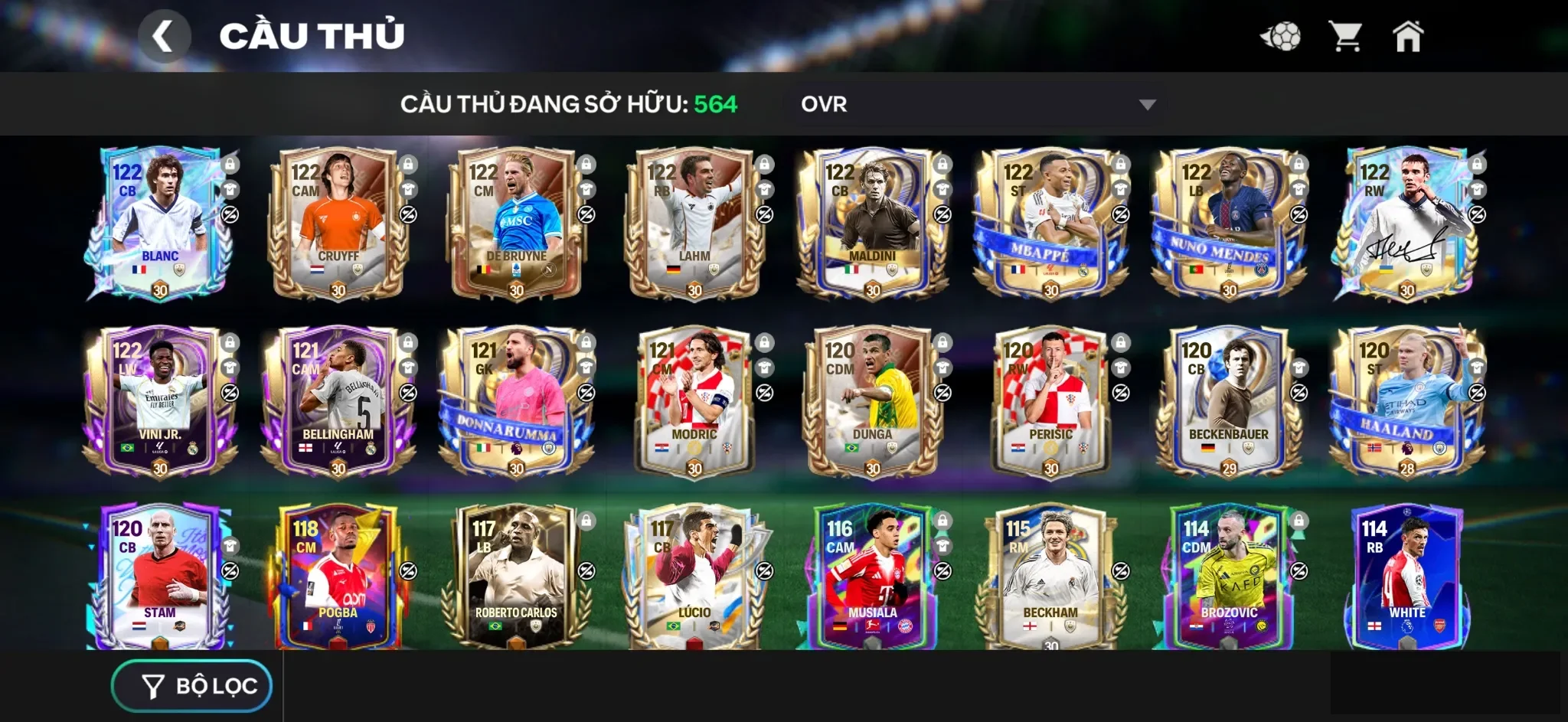
Task: Click the back arrow beside CẦU THỦ title
Action: (165, 34)
